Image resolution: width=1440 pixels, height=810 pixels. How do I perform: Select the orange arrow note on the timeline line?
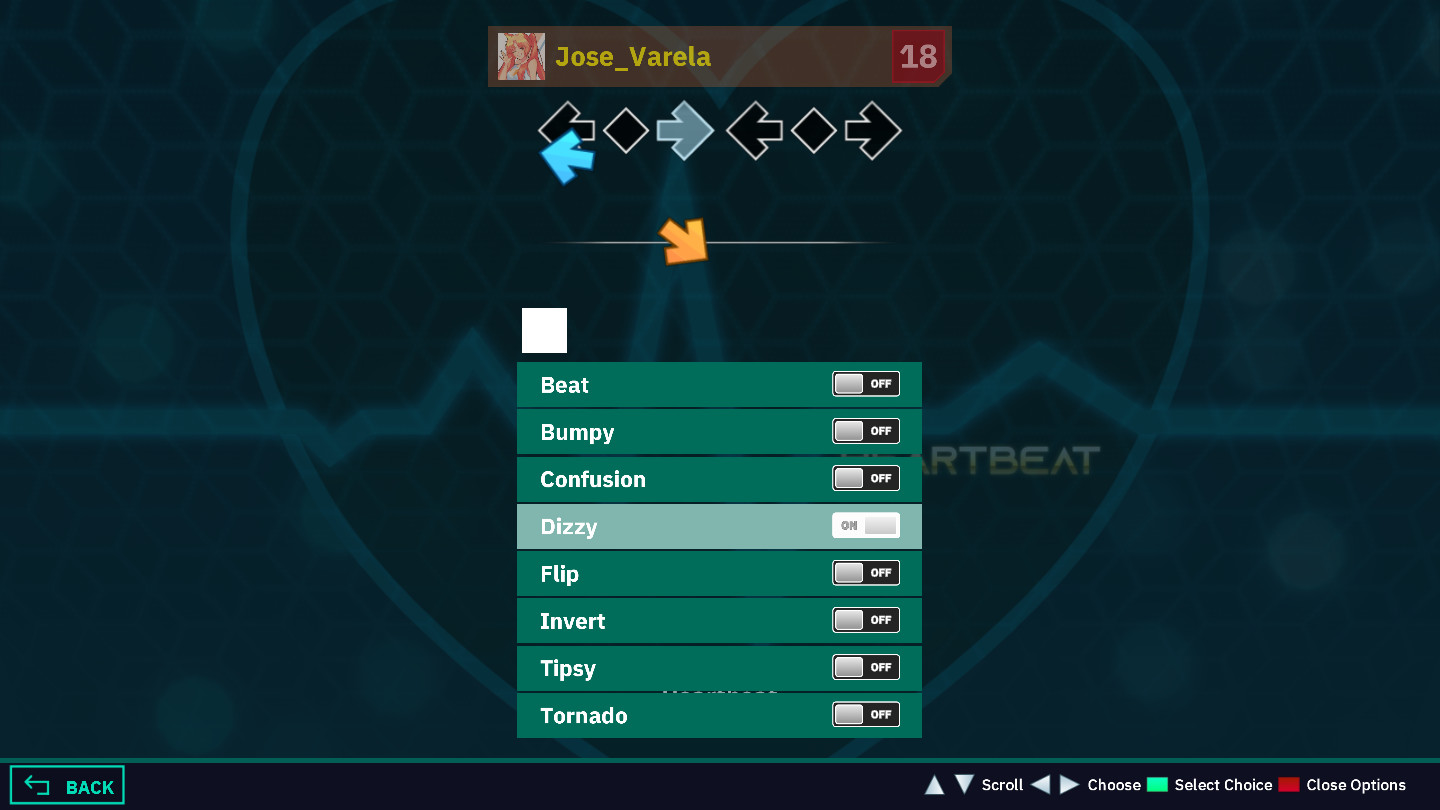click(683, 241)
